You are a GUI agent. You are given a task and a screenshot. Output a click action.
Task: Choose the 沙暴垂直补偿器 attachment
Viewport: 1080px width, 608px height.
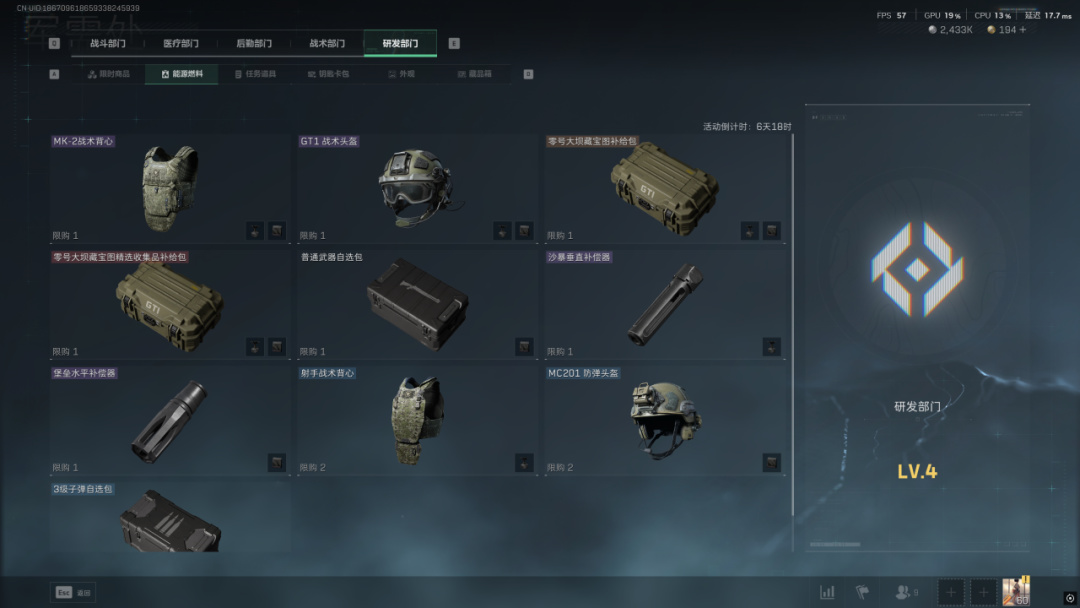pos(665,304)
